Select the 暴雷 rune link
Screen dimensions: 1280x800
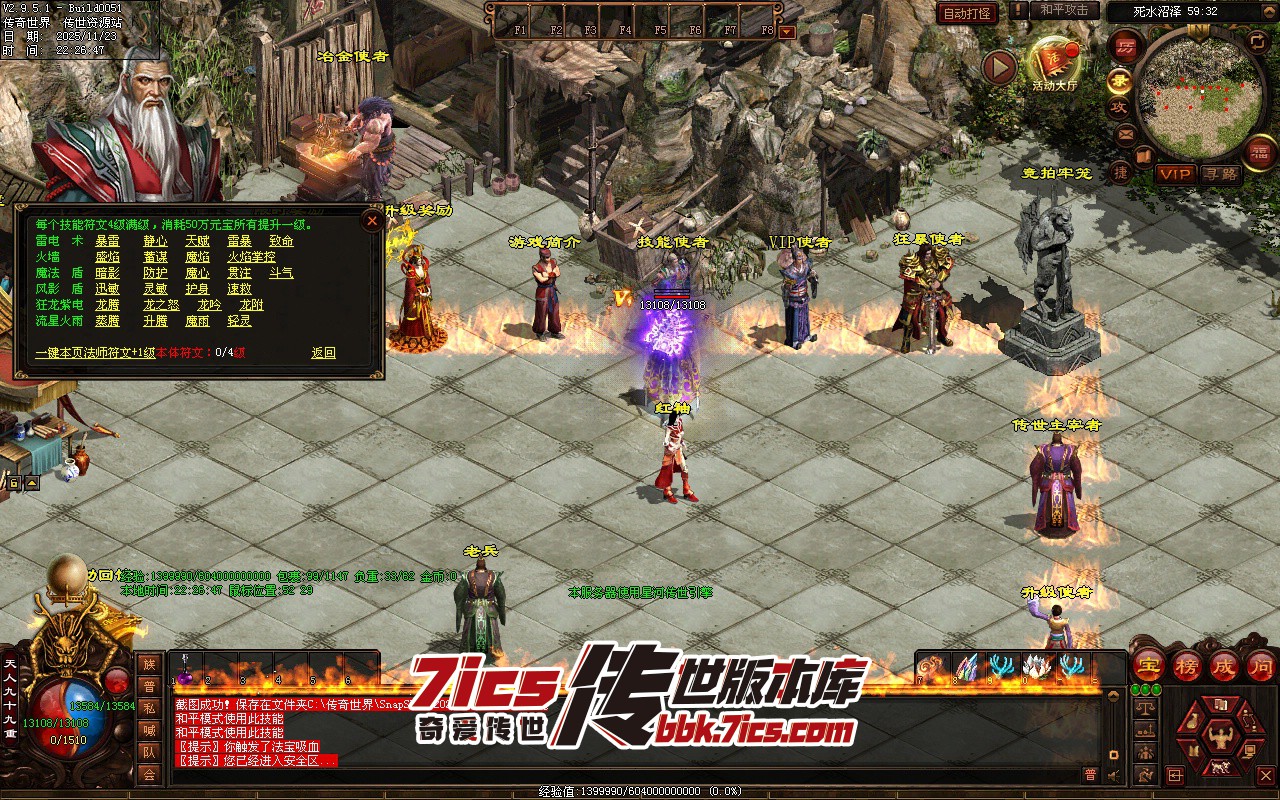(107, 241)
